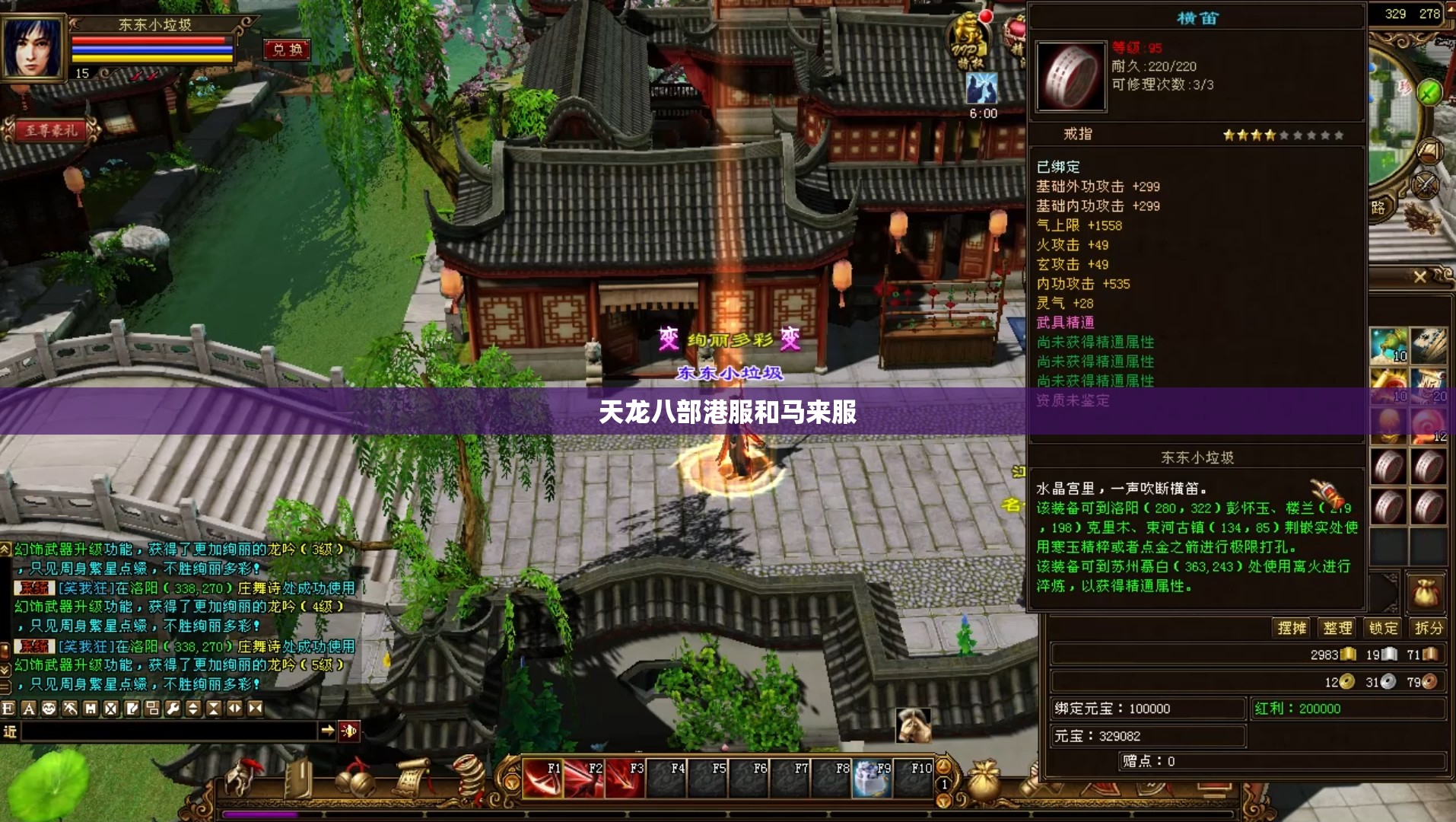Expand quickbar pages with the up arrow stepper
Viewport: 1456px width, 822px height.
coord(944,766)
